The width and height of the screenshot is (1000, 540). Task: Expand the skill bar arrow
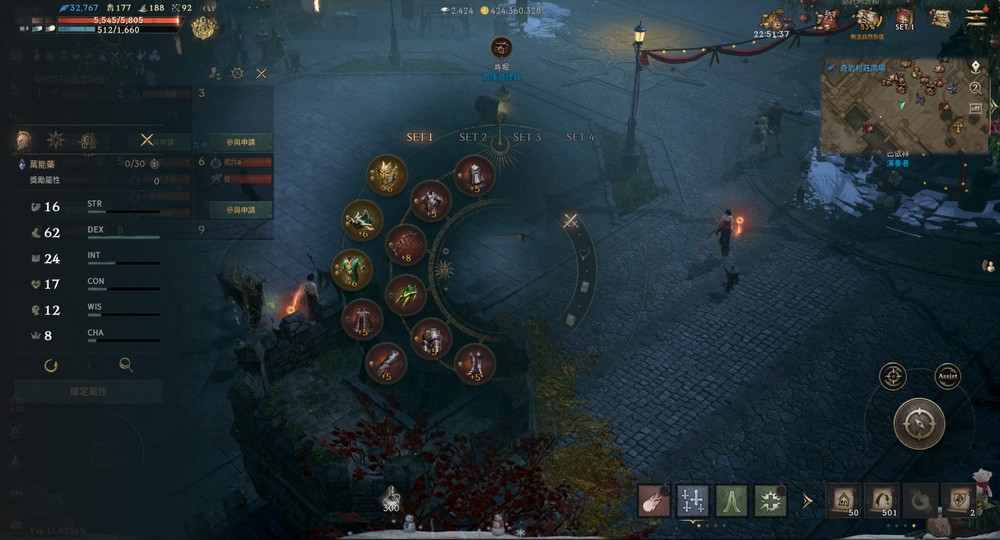click(807, 500)
